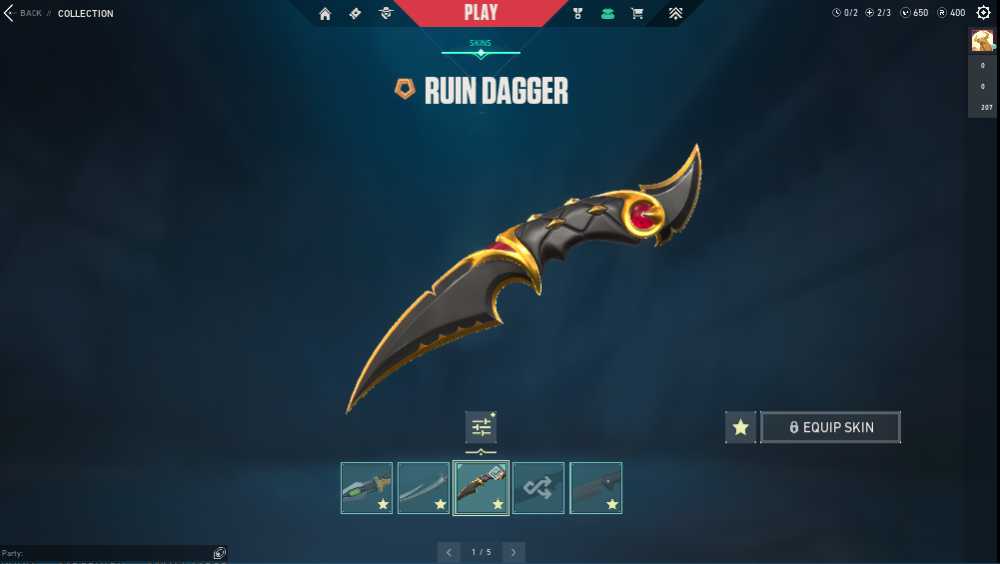1000x564 pixels.
Task: Select the green-bladed knife skin thumbnail
Action: [366, 488]
